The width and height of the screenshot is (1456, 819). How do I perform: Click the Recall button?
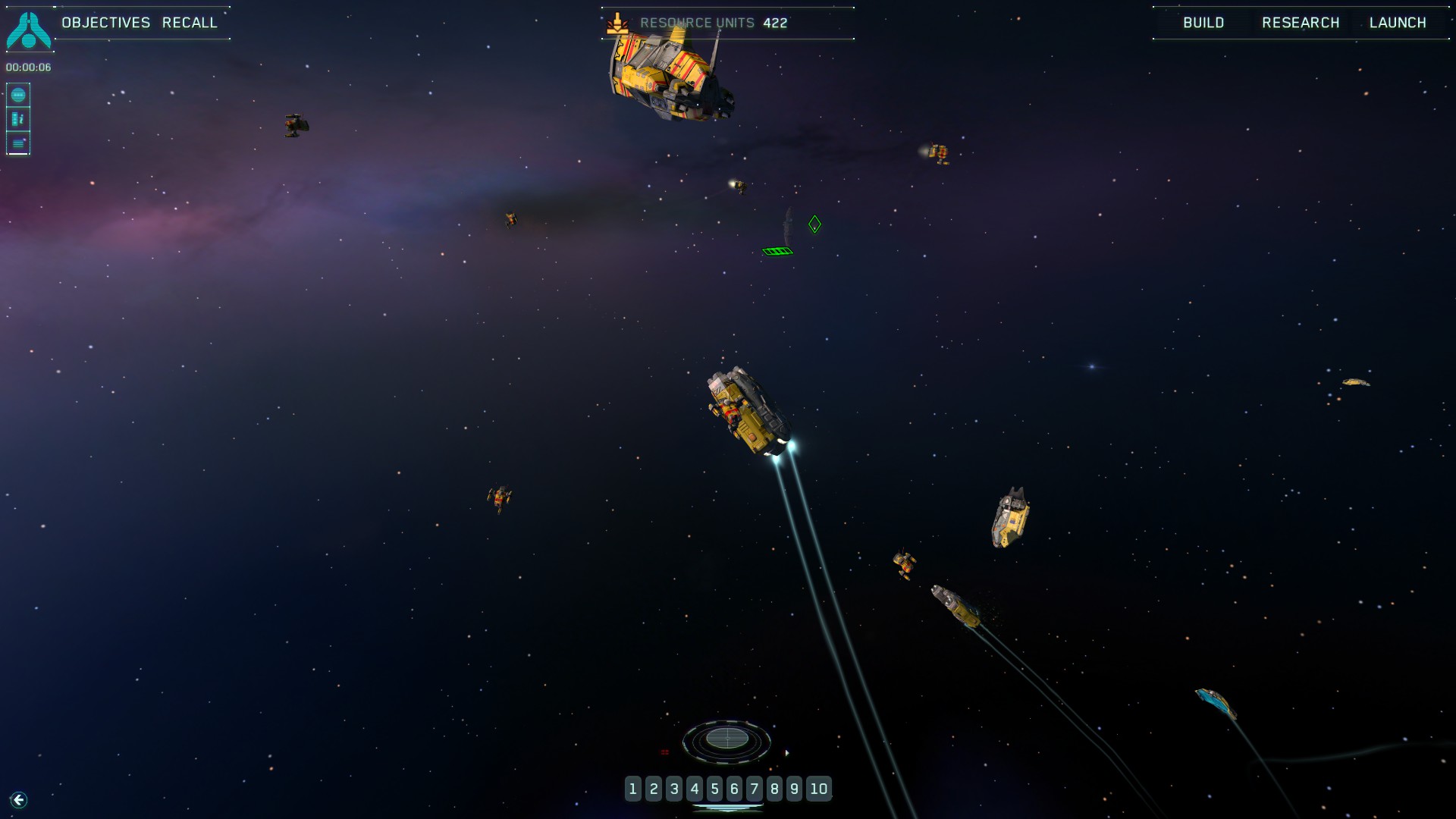click(190, 23)
